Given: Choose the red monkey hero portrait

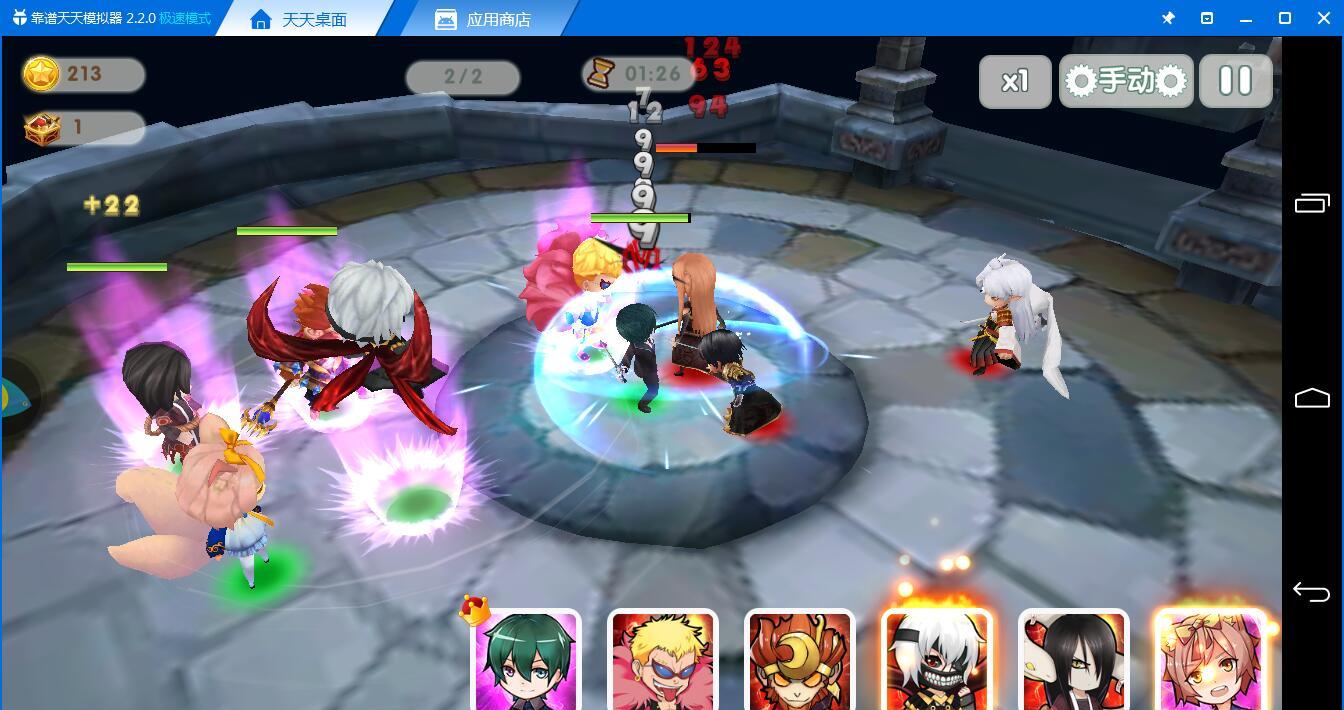Looking at the screenshot, I should click(800, 660).
